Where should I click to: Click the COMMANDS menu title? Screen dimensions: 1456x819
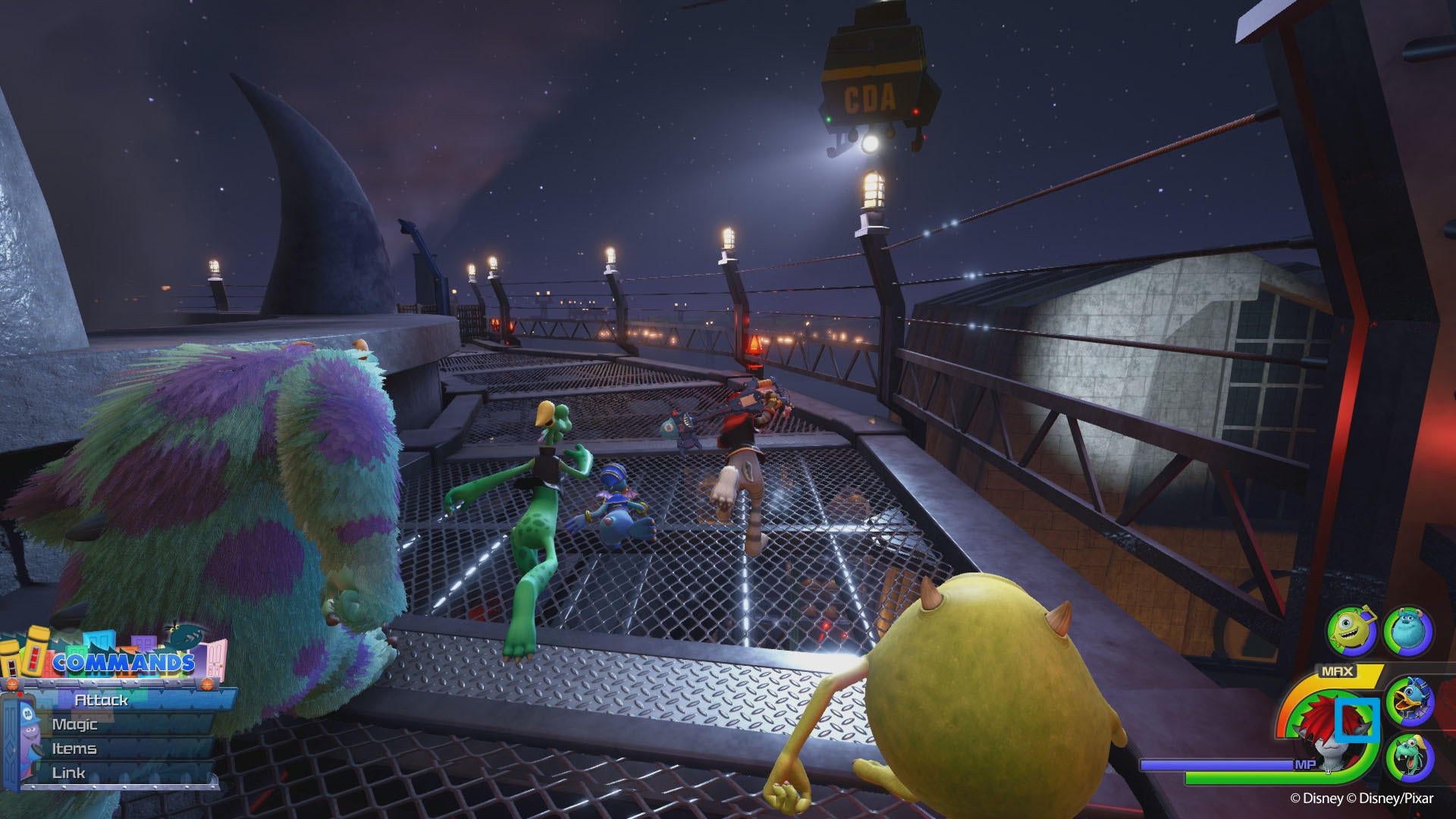tap(124, 661)
